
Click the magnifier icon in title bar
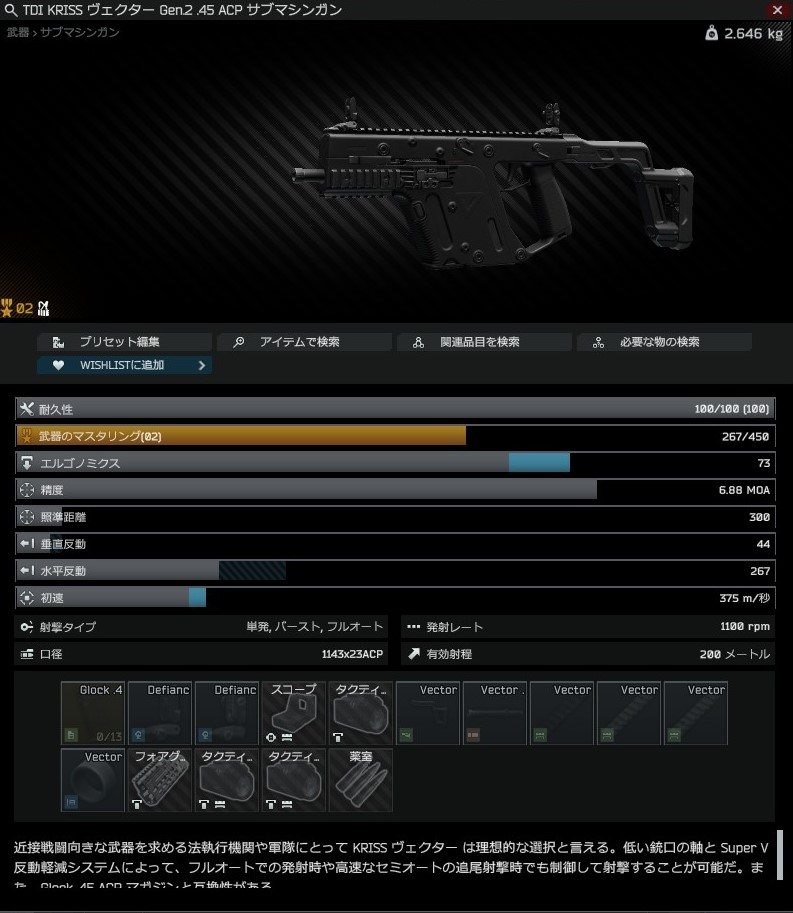click(x=12, y=10)
